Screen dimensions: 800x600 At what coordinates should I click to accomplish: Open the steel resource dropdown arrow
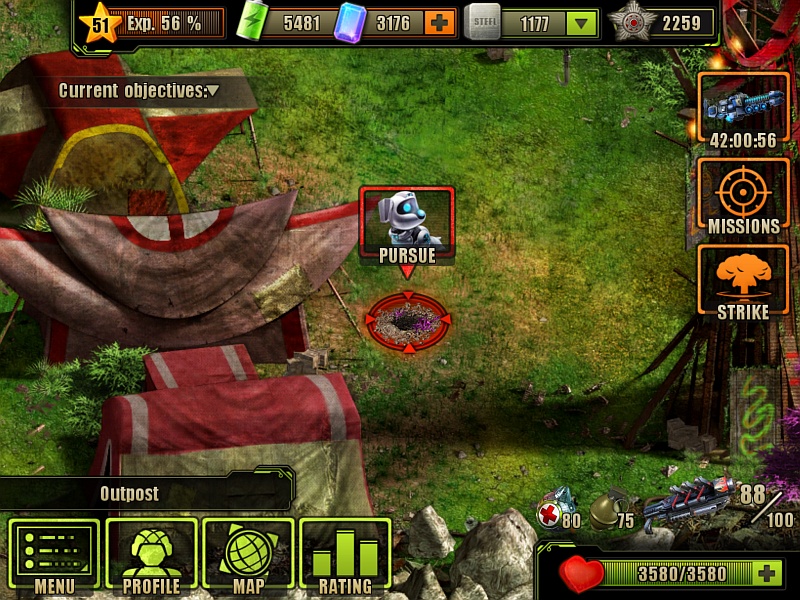click(581, 24)
